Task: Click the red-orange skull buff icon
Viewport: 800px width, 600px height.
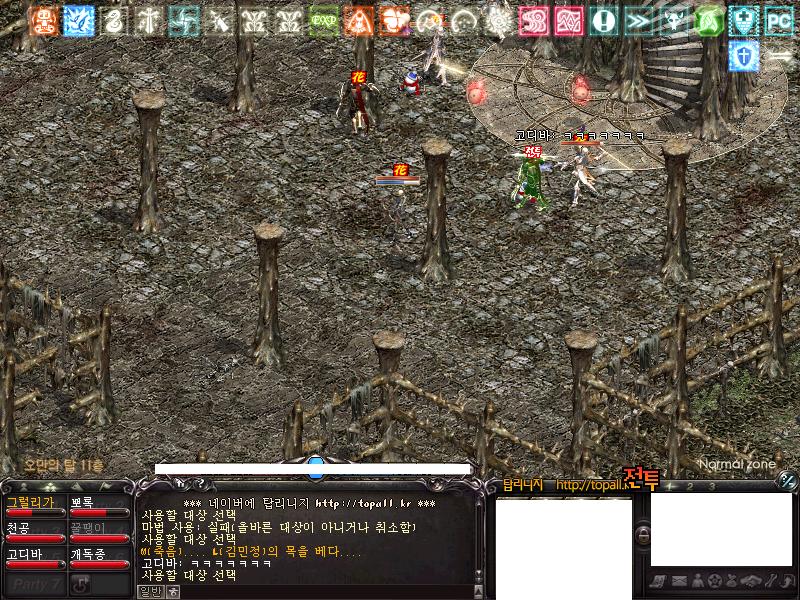Action: point(42,20)
